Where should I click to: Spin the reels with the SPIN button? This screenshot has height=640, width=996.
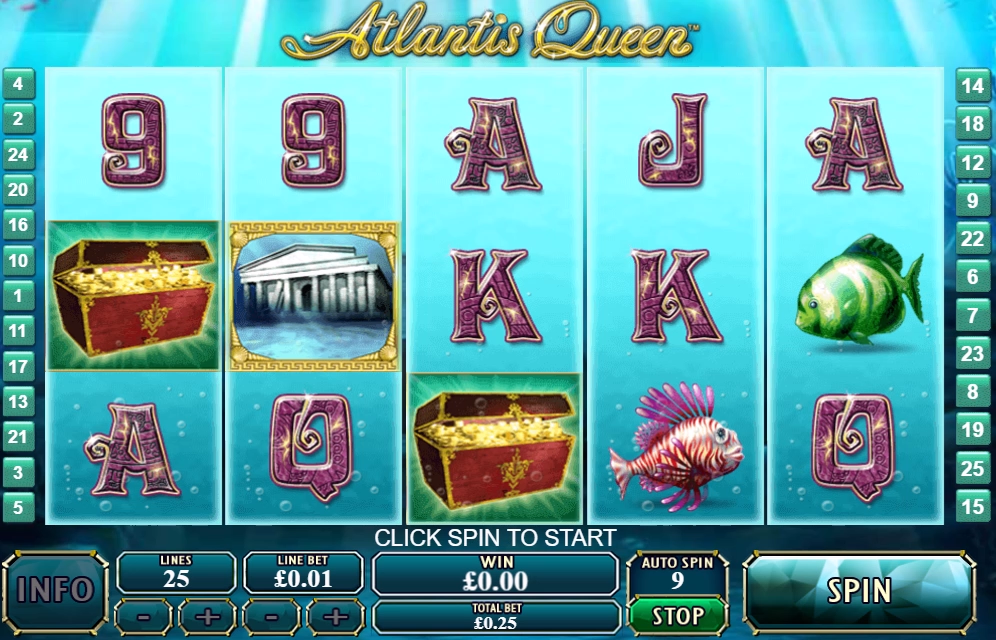(x=859, y=590)
